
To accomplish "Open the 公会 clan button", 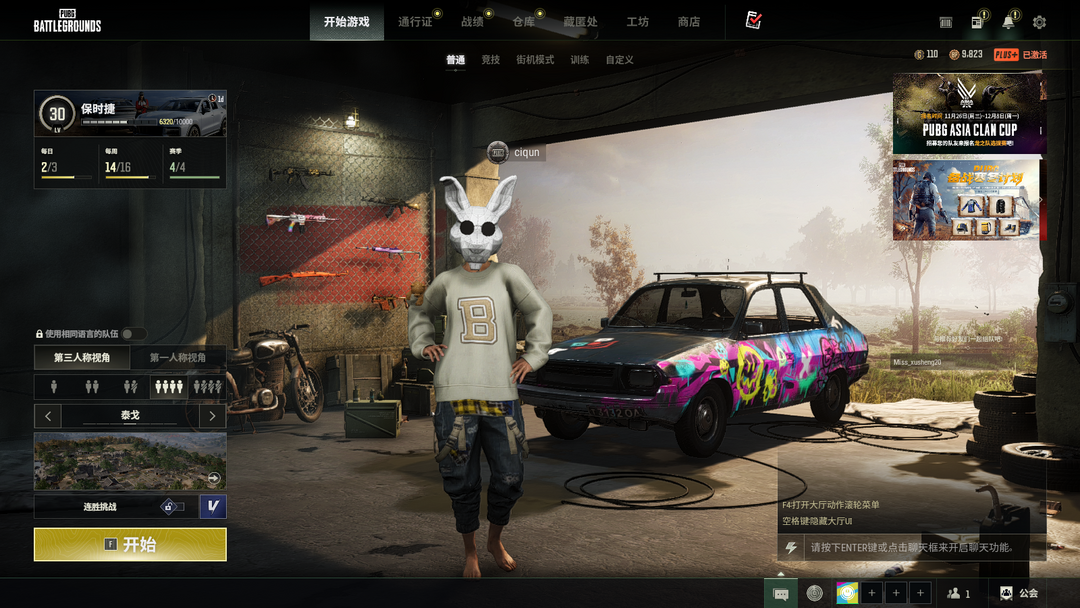I will [1019, 593].
